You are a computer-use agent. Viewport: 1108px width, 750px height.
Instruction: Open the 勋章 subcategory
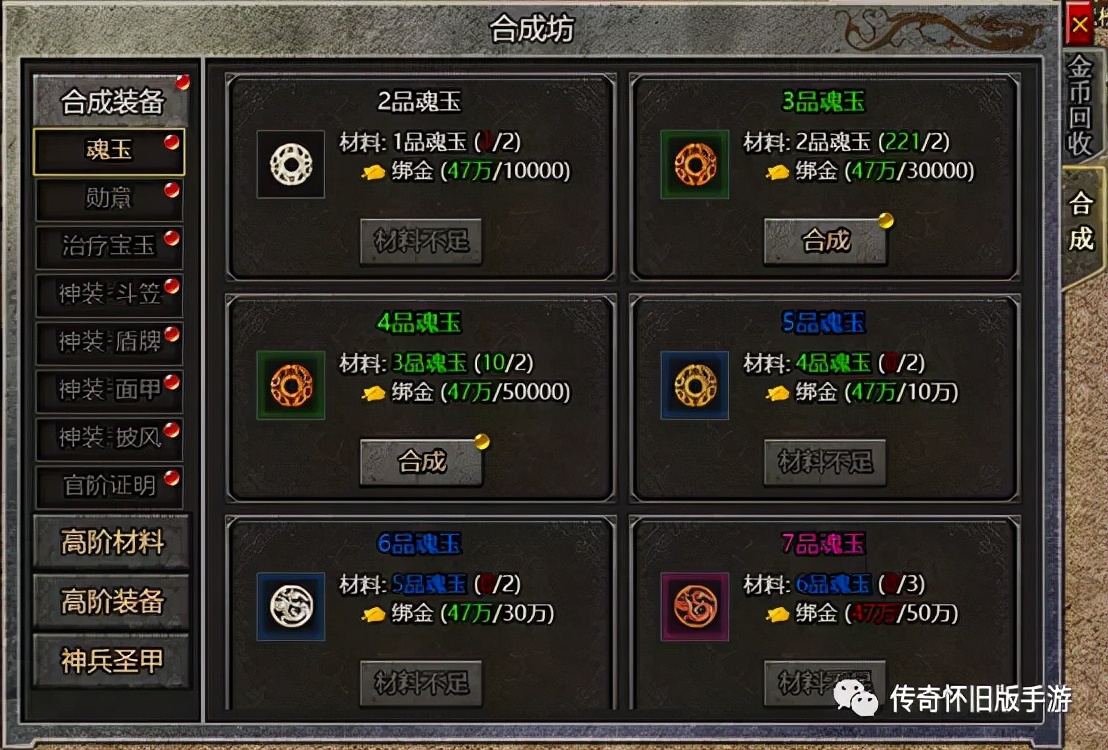[109, 199]
